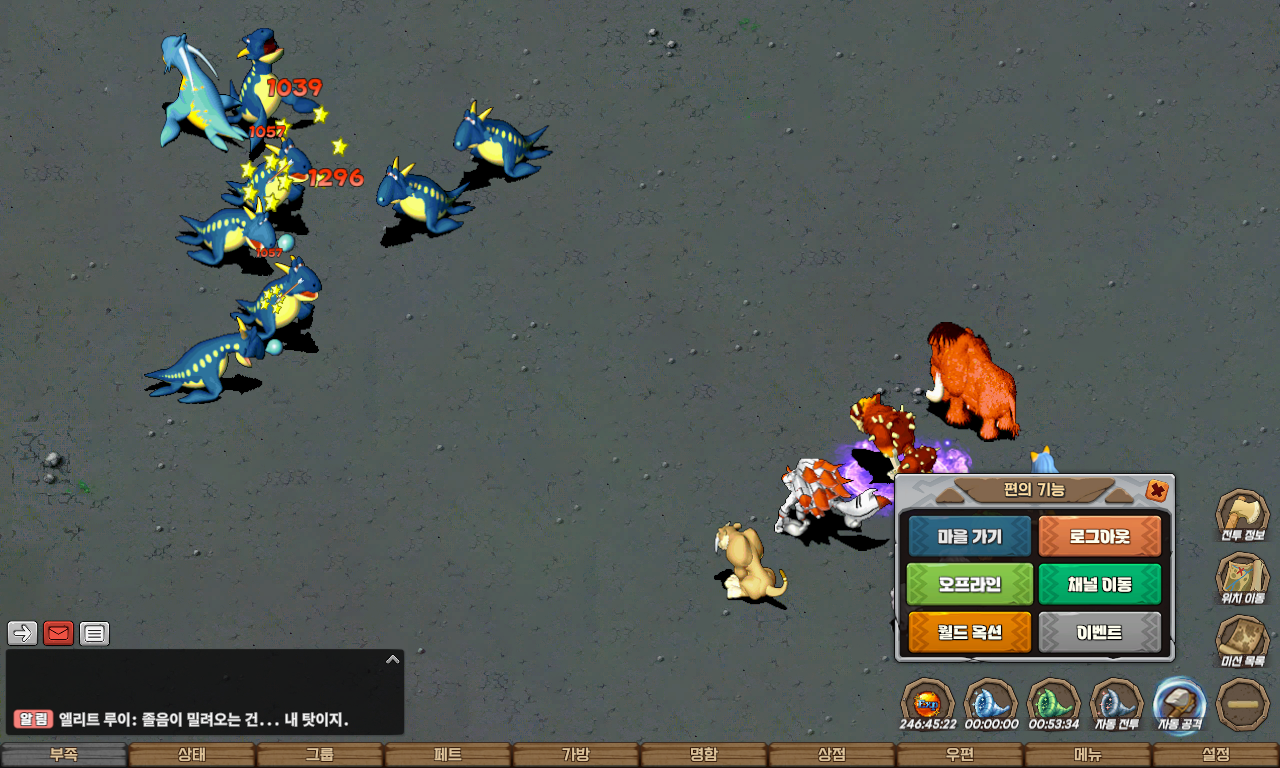Toggle the 자동 공격 auto attack icon
Screen dimensions: 1280x768
pos(1179,703)
